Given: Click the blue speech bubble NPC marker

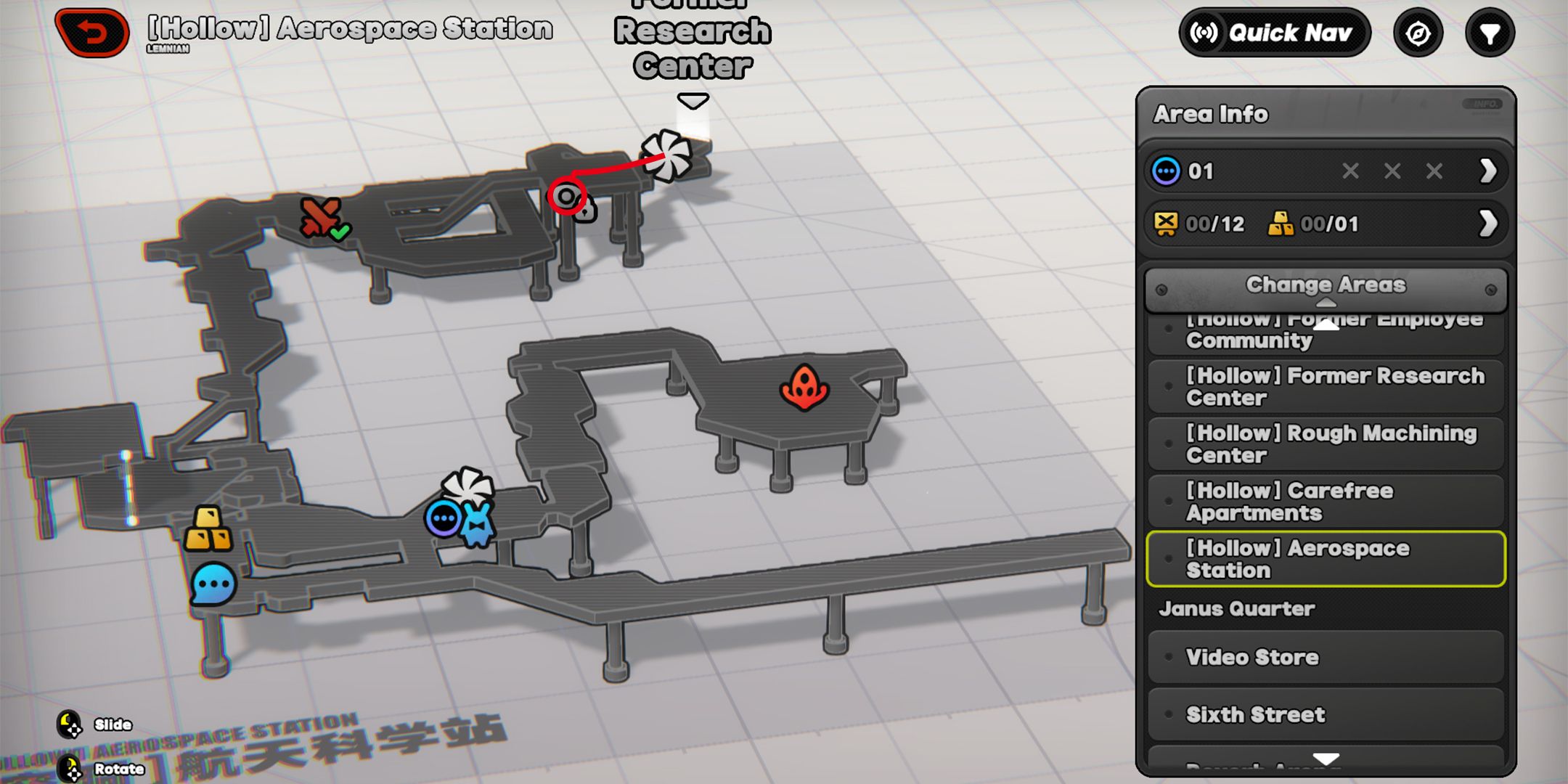Looking at the screenshot, I should 213,584.
